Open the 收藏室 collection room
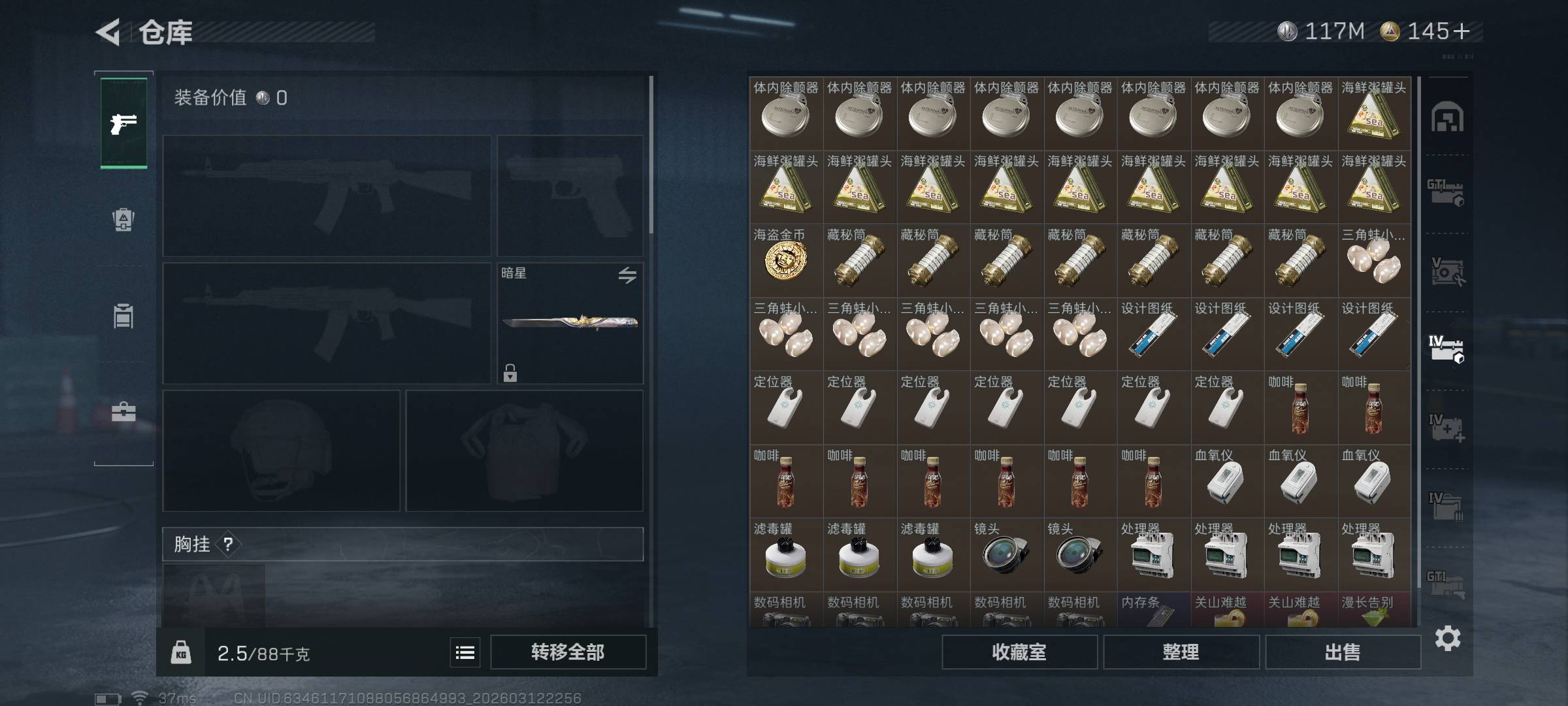The image size is (1568, 706). (1019, 652)
